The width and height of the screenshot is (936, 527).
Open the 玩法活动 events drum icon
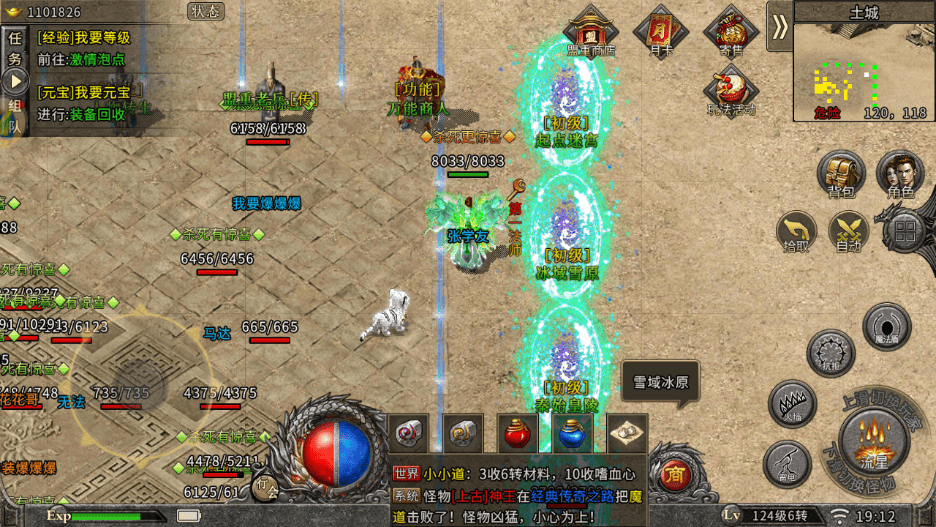pyautogui.click(x=731, y=90)
